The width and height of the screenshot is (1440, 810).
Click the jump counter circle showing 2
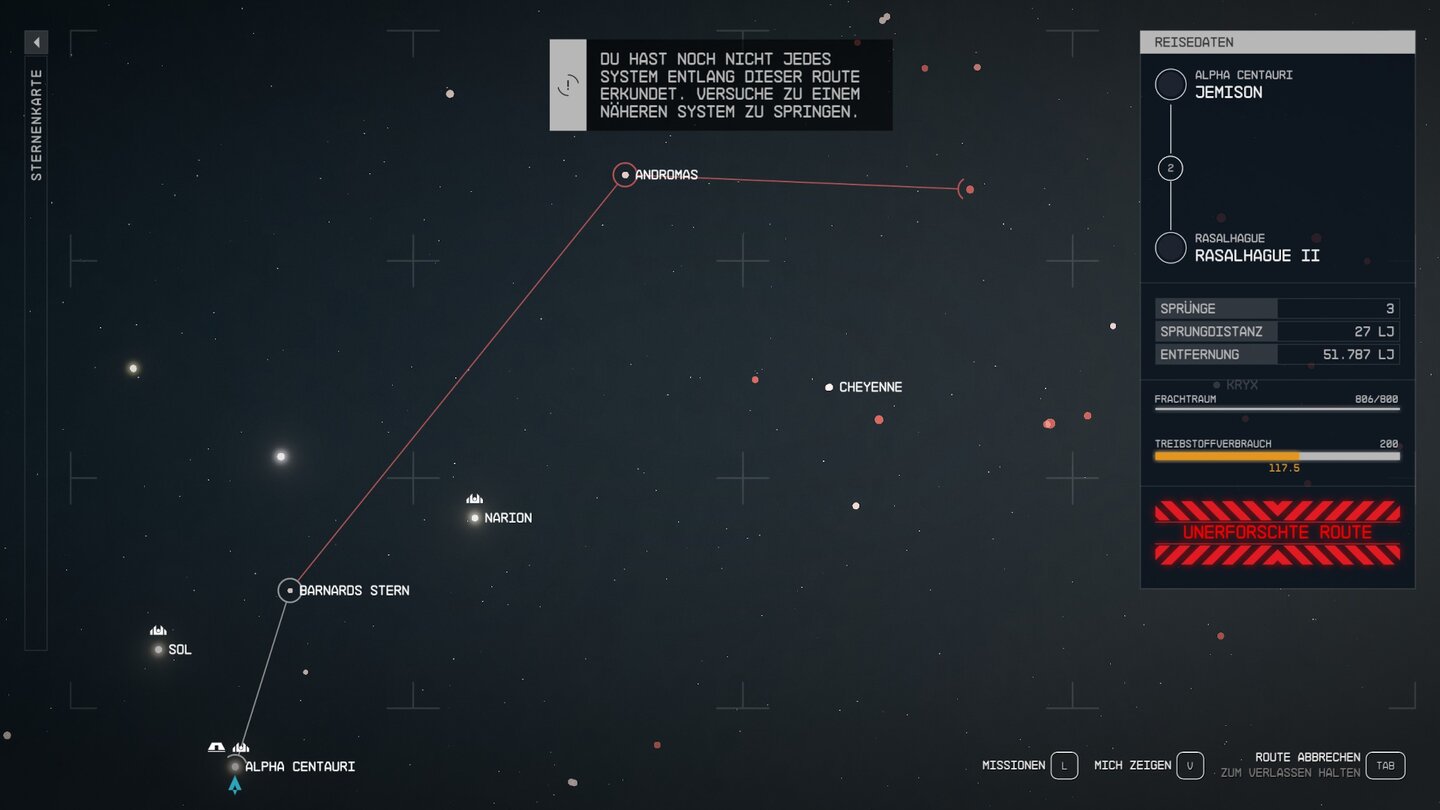click(x=1170, y=167)
